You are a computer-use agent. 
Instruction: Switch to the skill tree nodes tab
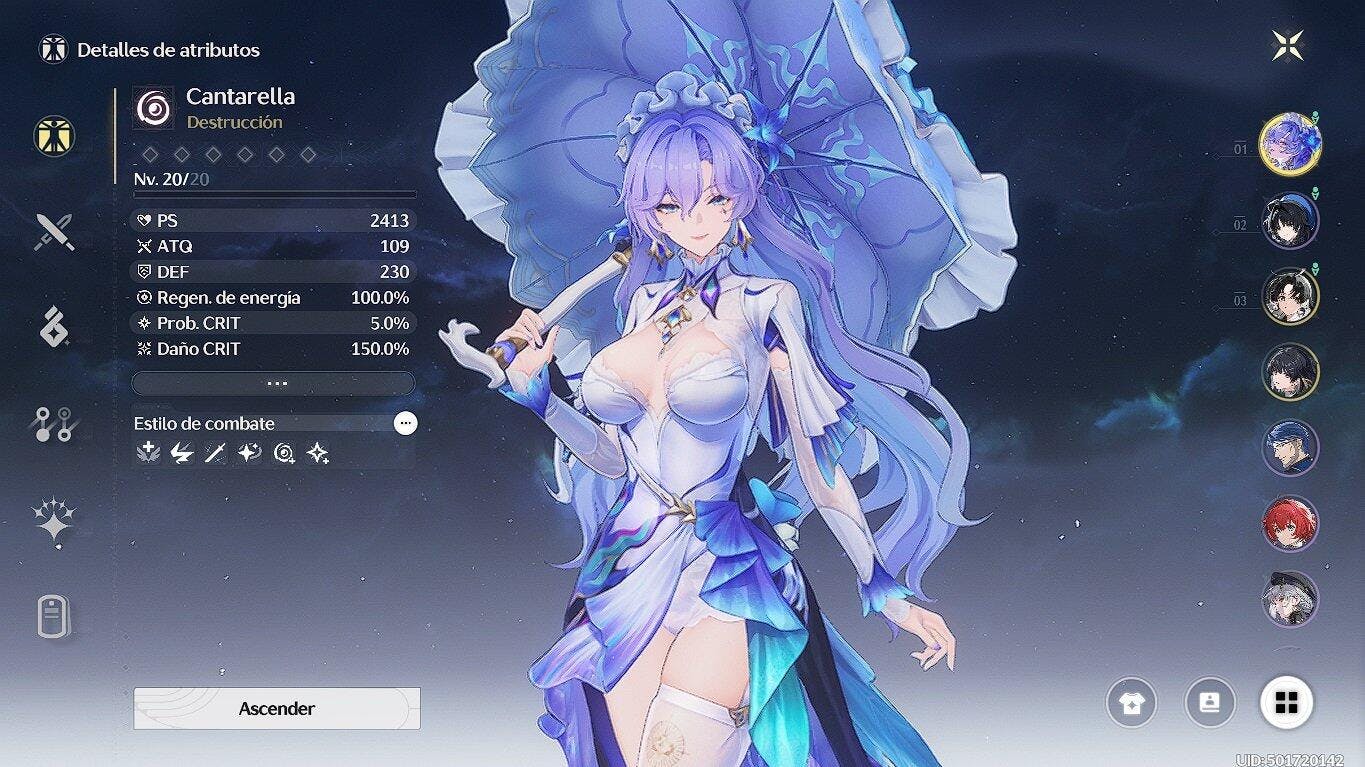pos(54,424)
